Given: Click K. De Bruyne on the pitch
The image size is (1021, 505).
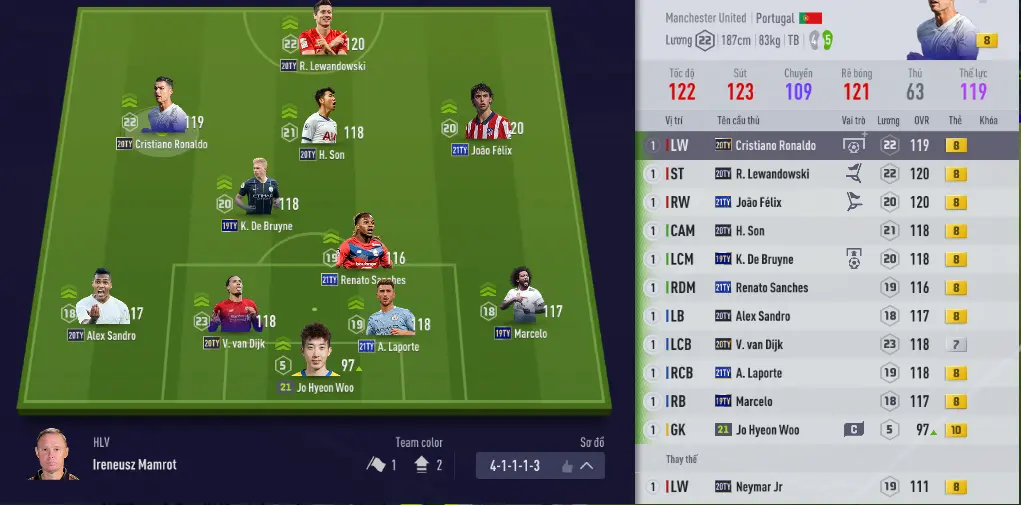Looking at the screenshot, I should tap(258, 190).
